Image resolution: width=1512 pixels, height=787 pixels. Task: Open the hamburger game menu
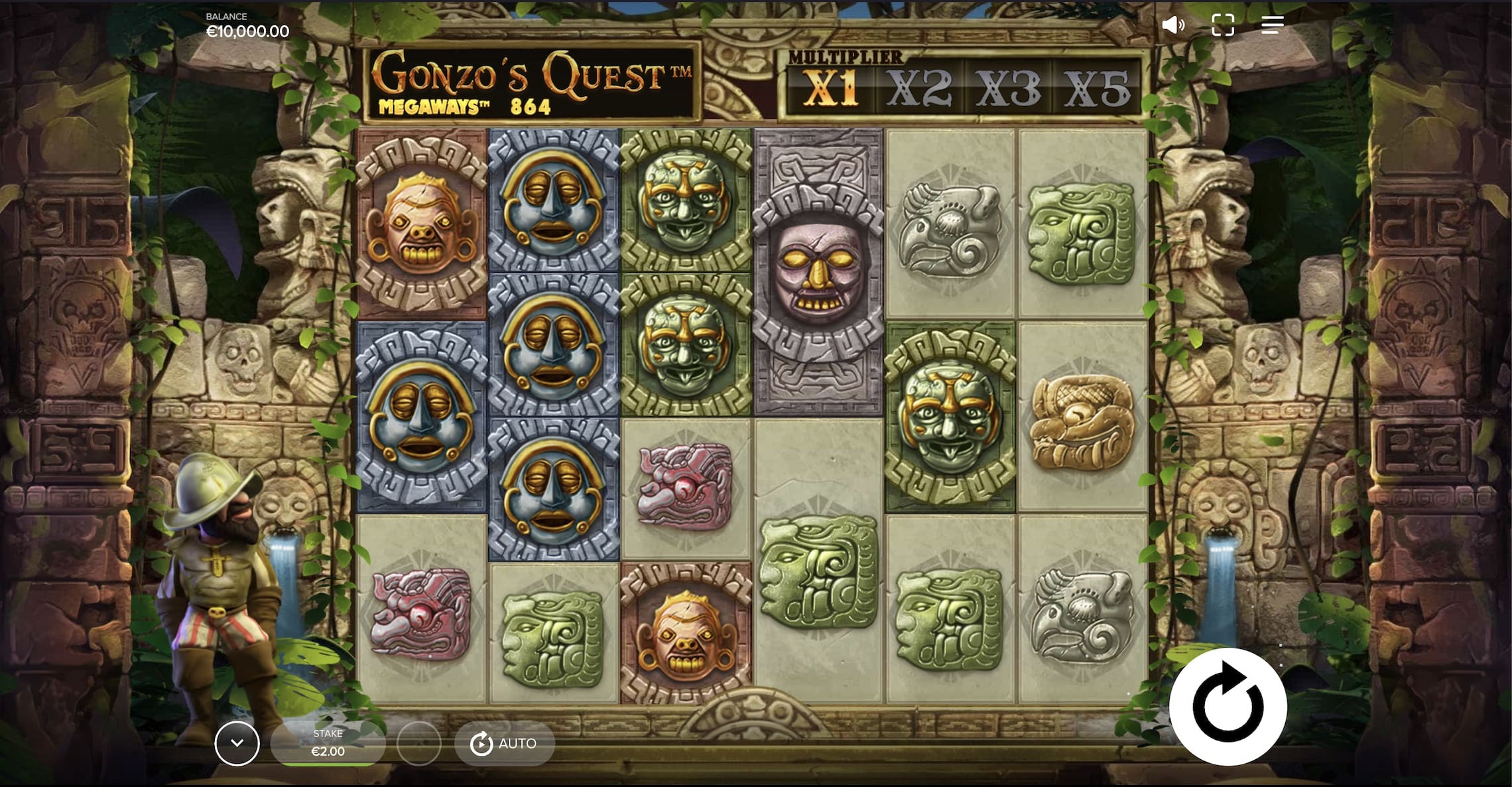coord(1272,25)
